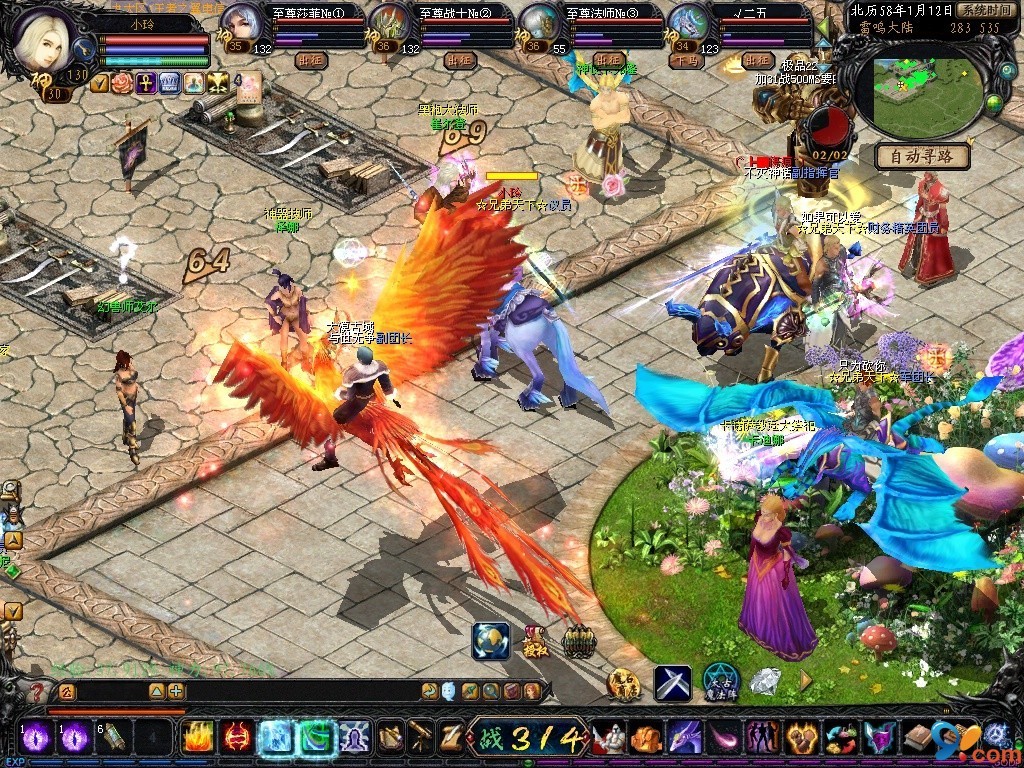This screenshot has width=1024, height=768.
Task: Open the pentagram 魔法阵 icon
Action: coord(720,683)
